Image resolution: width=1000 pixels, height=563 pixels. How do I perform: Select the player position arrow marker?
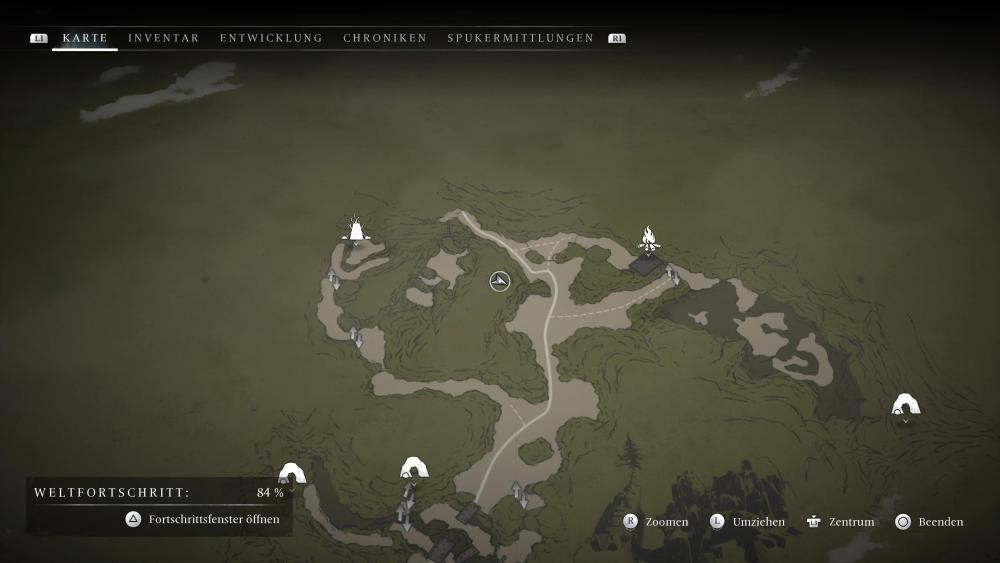tap(500, 282)
